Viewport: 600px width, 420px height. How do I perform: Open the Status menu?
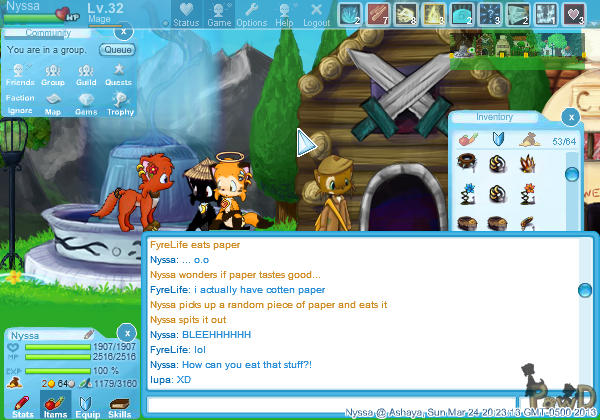pos(185,15)
